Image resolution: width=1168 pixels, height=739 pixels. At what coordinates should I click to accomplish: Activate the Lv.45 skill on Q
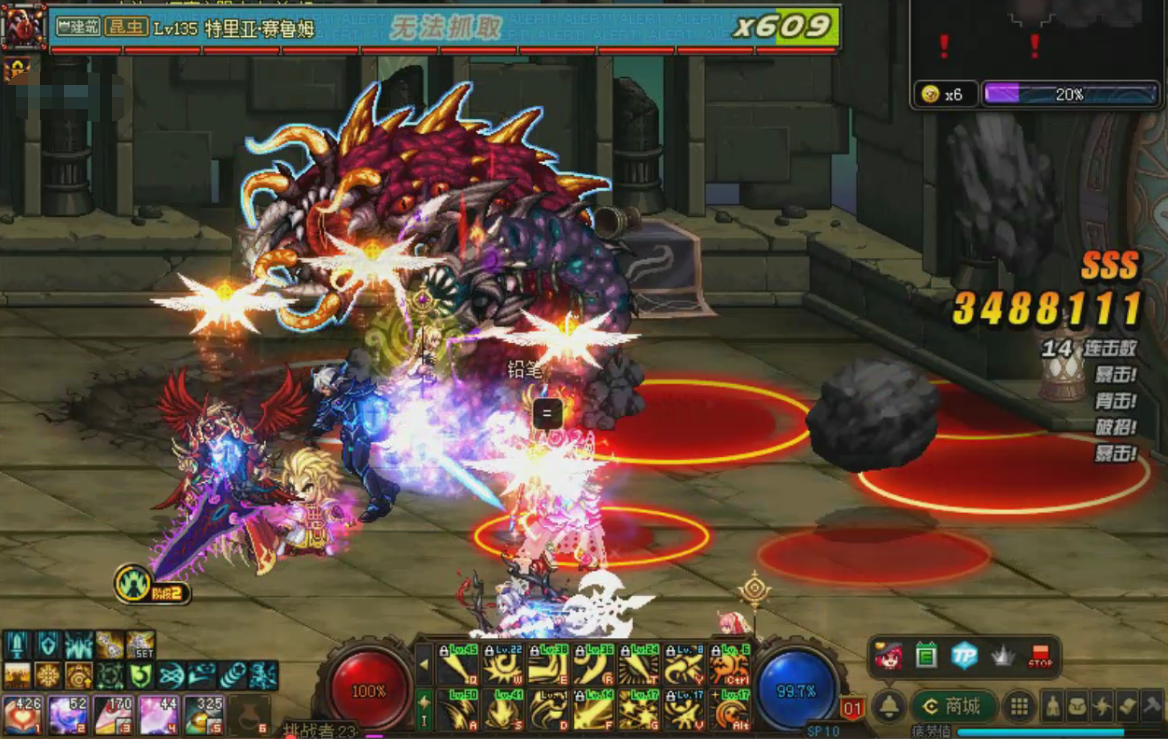point(458,665)
